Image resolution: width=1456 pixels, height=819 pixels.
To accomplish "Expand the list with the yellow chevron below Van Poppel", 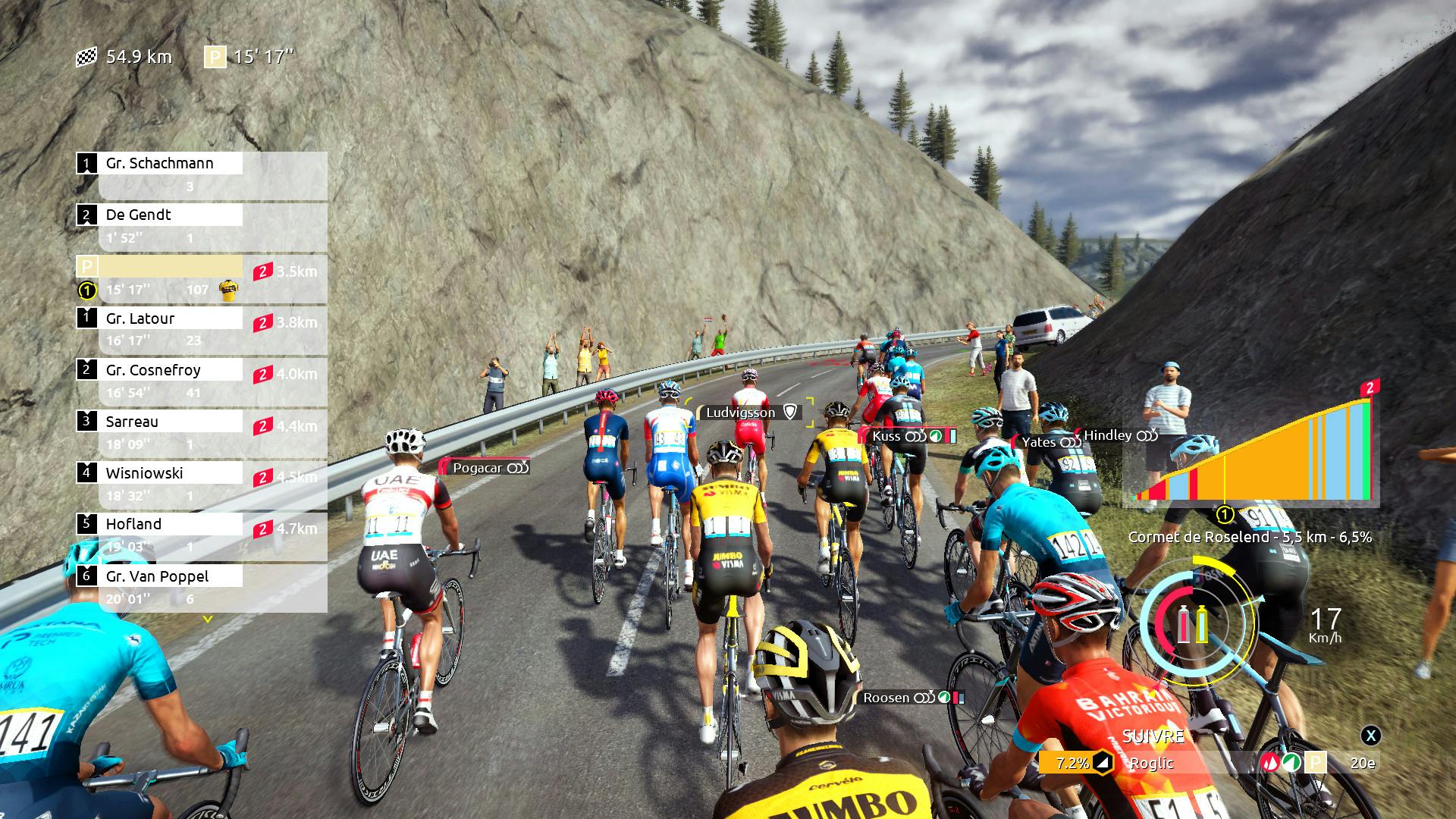I will click(209, 618).
